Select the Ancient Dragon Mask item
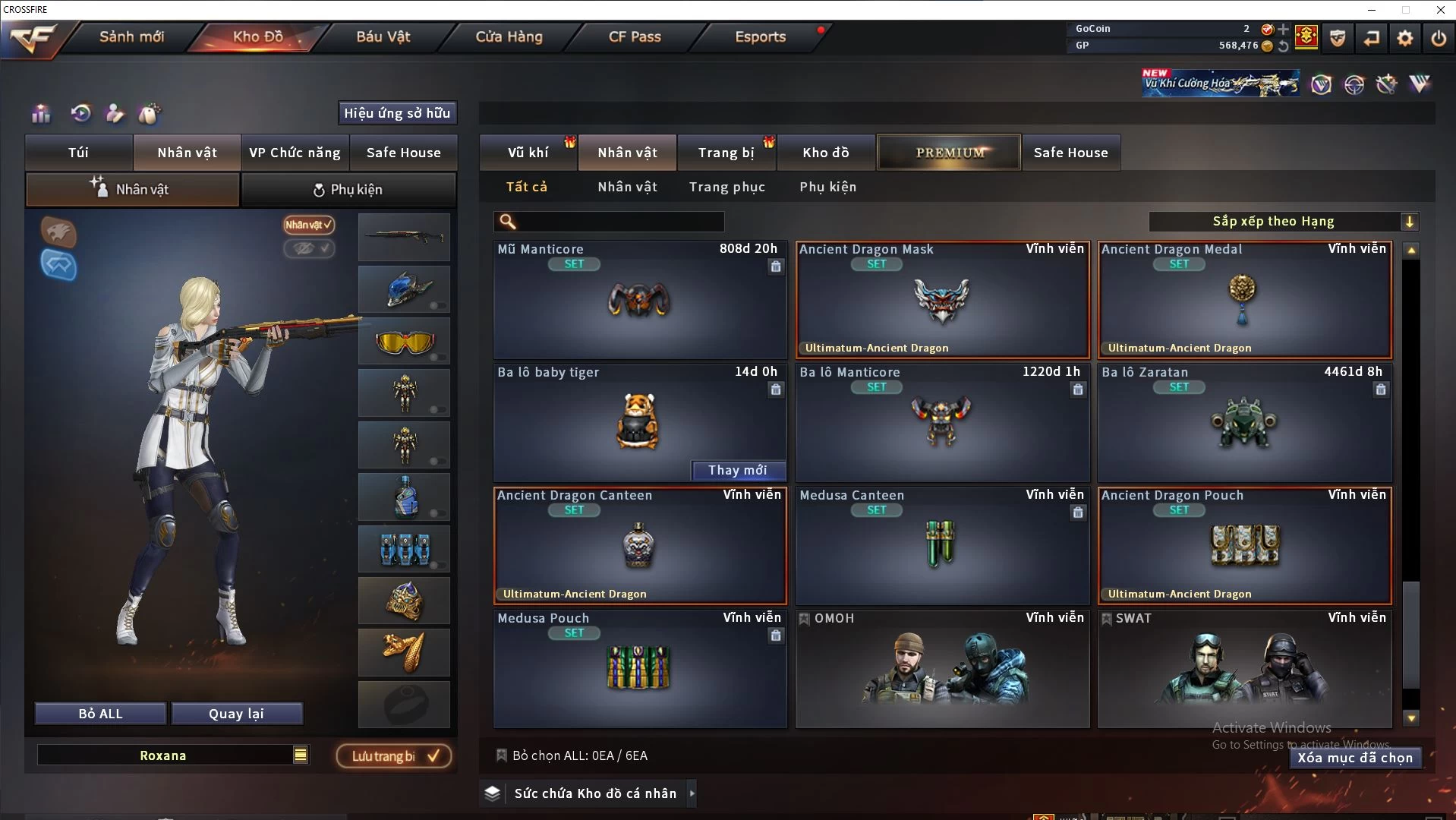Image resolution: width=1456 pixels, height=820 pixels. (942, 300)
